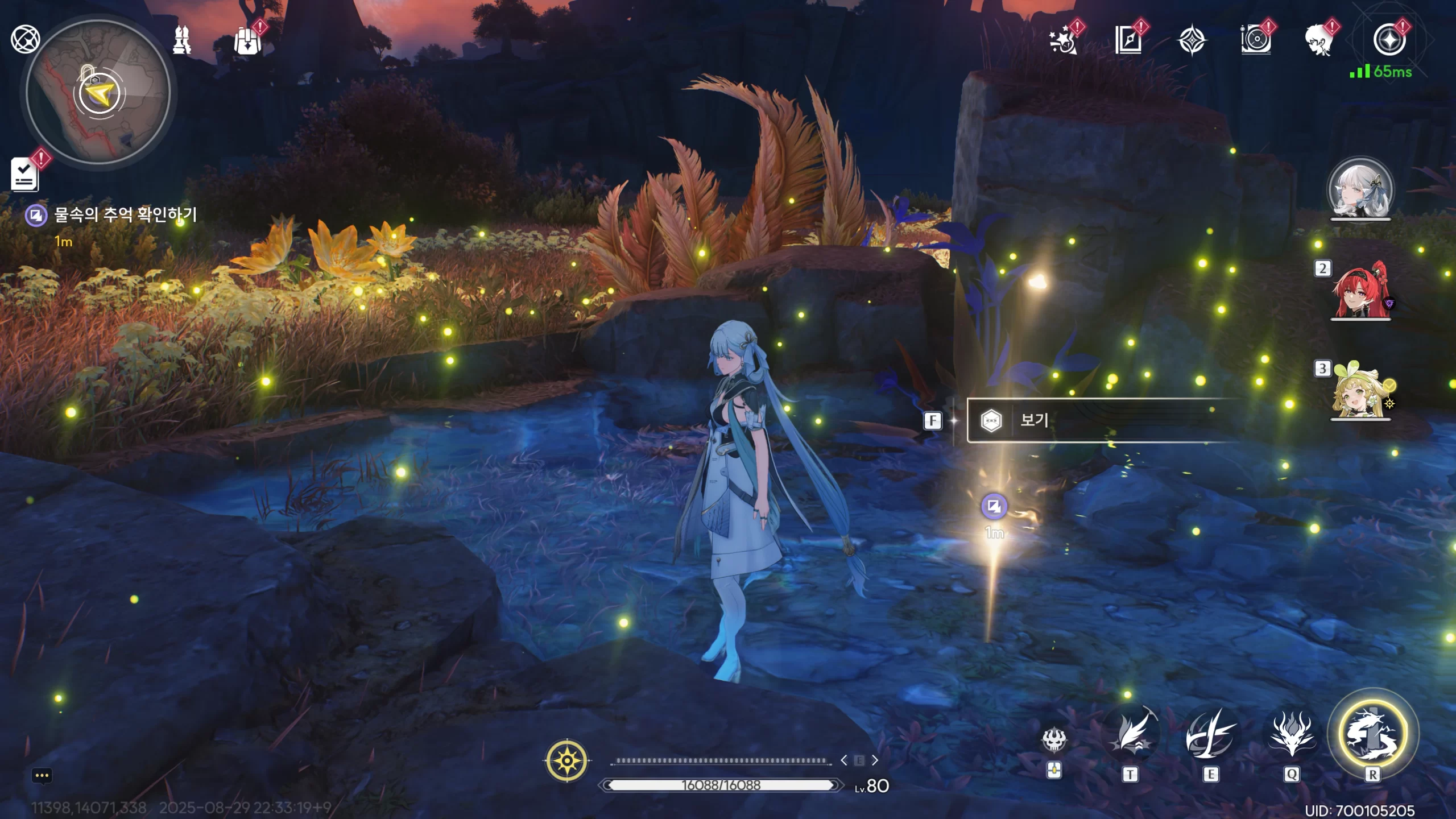This screenshot has height=819, width=1456.
Task: Open the resonator character head icon
Action: 1319,40
